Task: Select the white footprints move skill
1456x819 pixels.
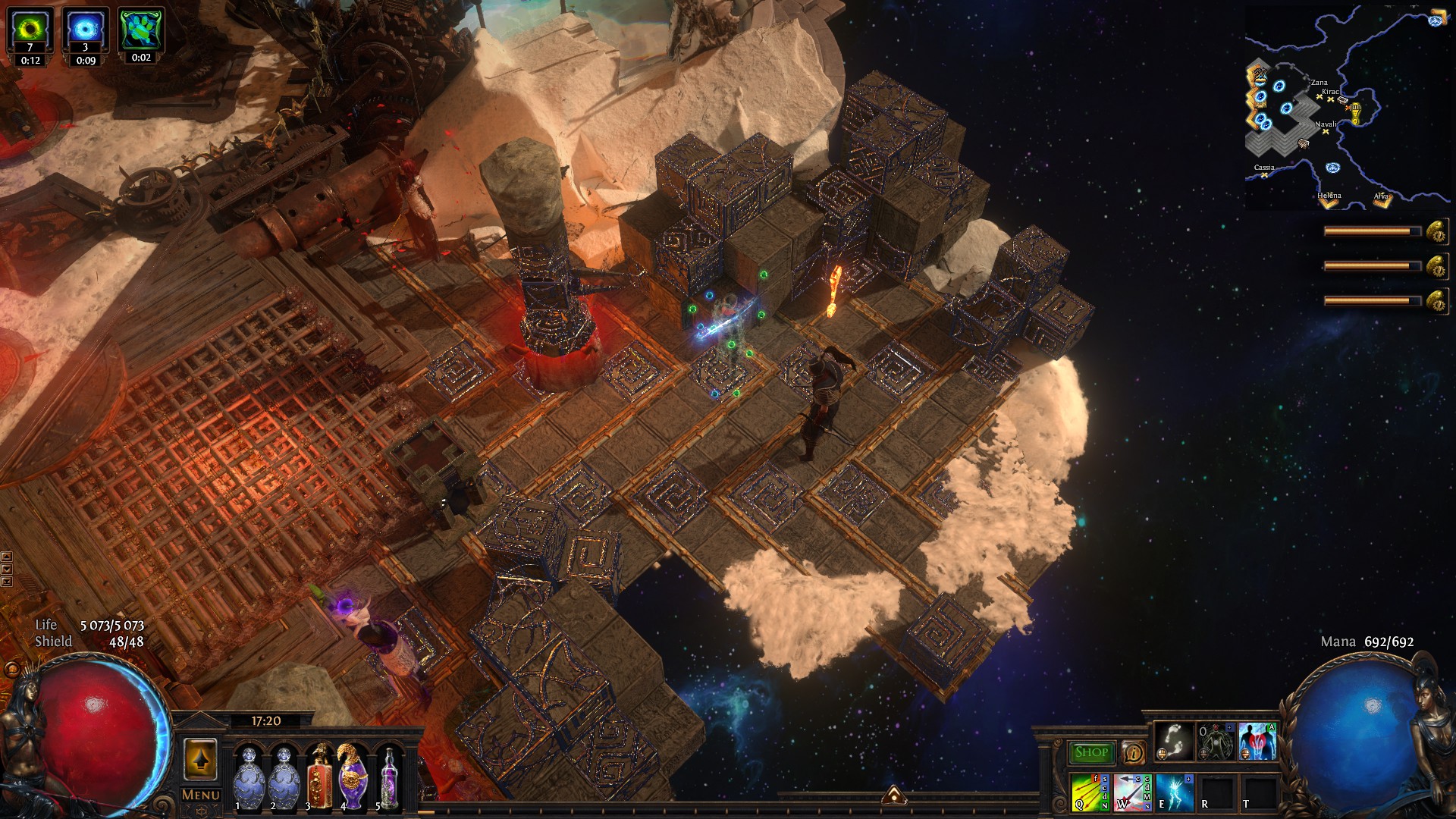Action: [x=1173, y=741]
